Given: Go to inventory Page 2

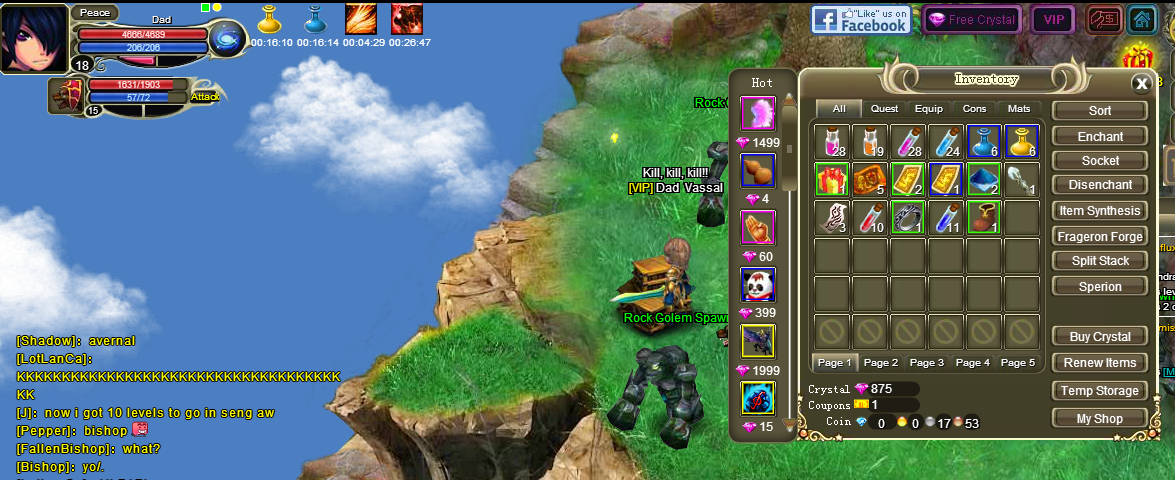Looking at the screenshot, I should 880,362.
